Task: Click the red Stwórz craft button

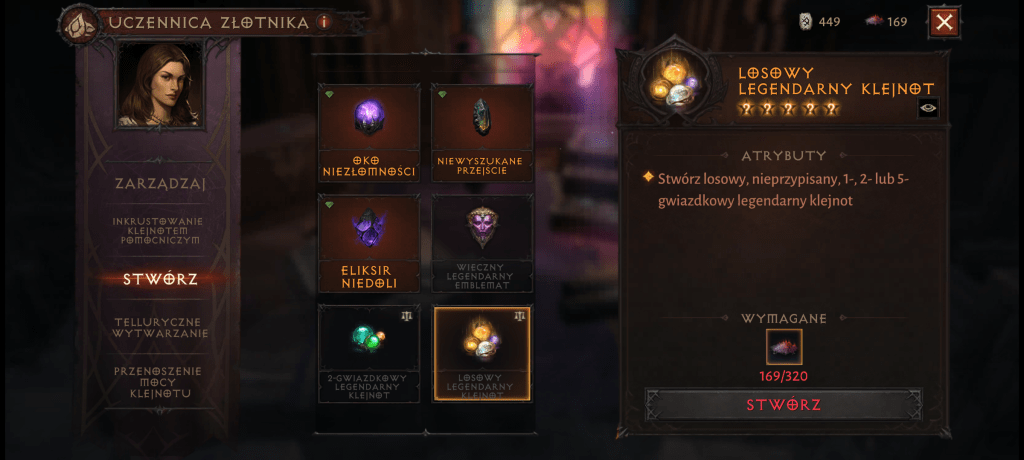Action: (783, 405)
